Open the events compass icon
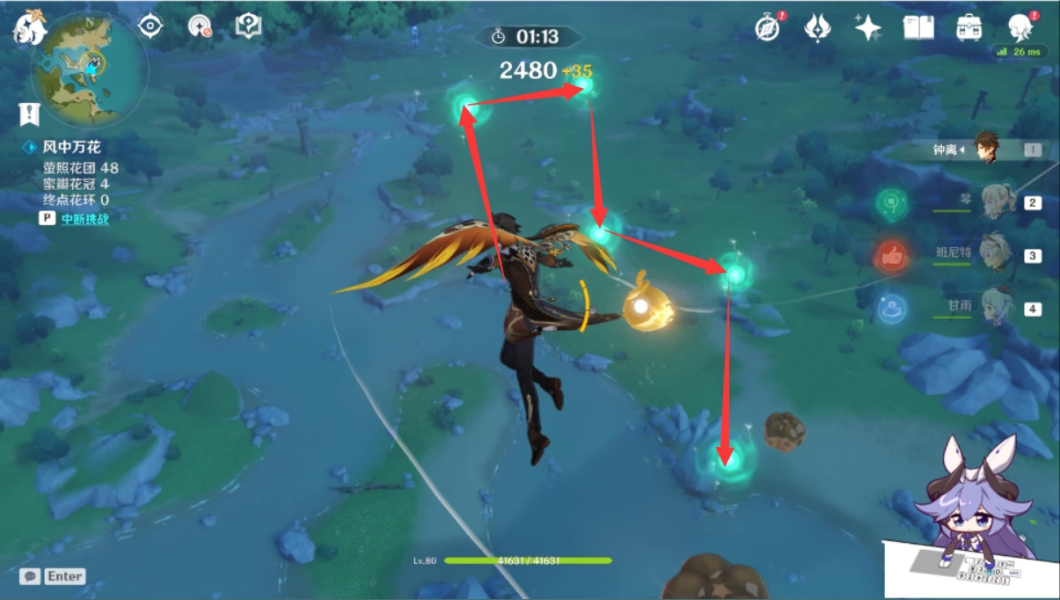The height and width of the screenshot is (600, 1060). point(768,27)
